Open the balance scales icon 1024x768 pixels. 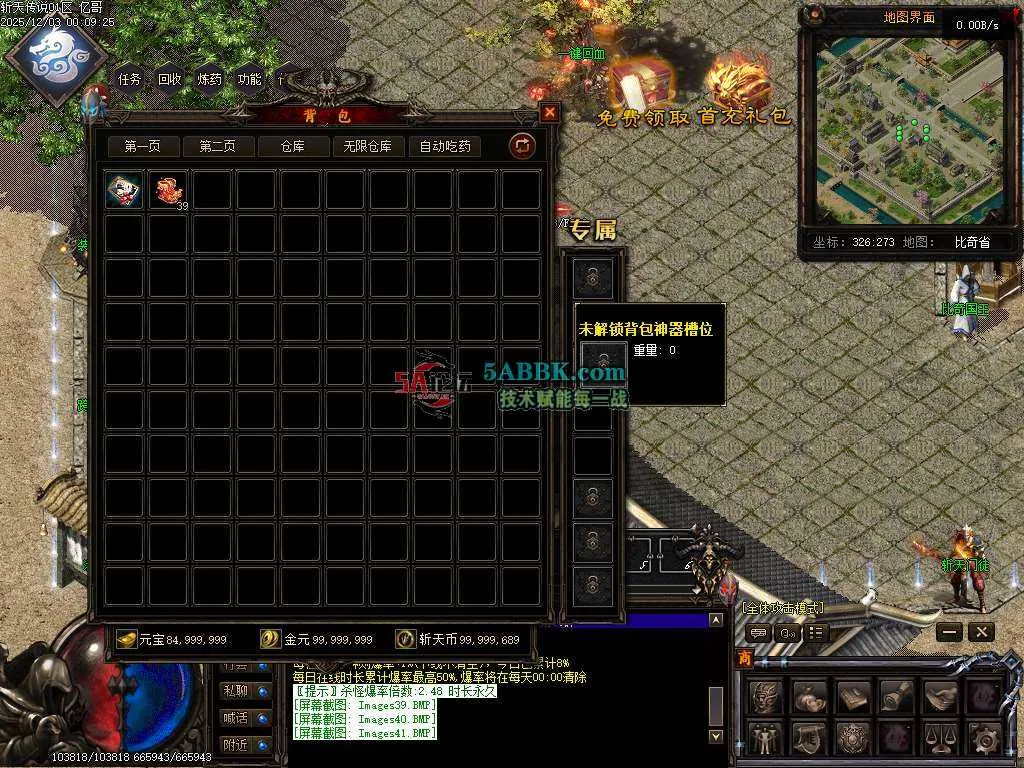click(940, 738)
